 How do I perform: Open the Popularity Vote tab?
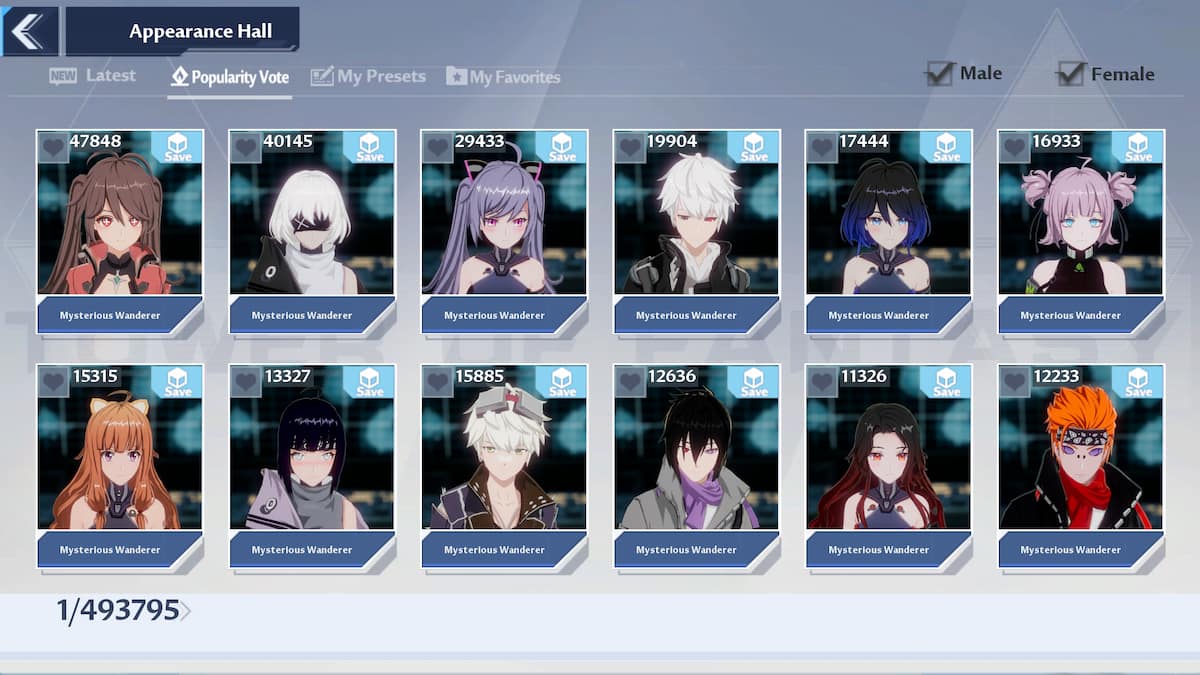pos(230,77)
